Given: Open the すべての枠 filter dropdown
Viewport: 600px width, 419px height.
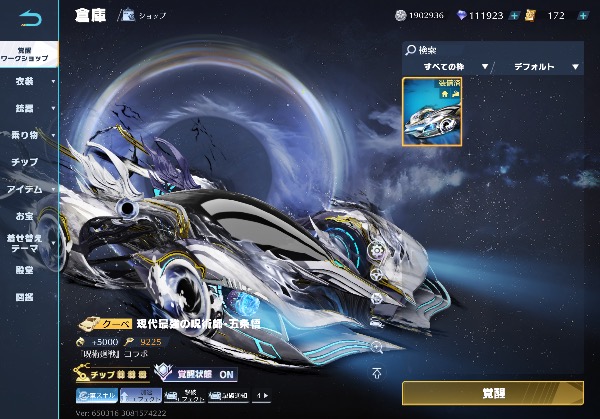Looking at the screenshot, I should (447, 67).
